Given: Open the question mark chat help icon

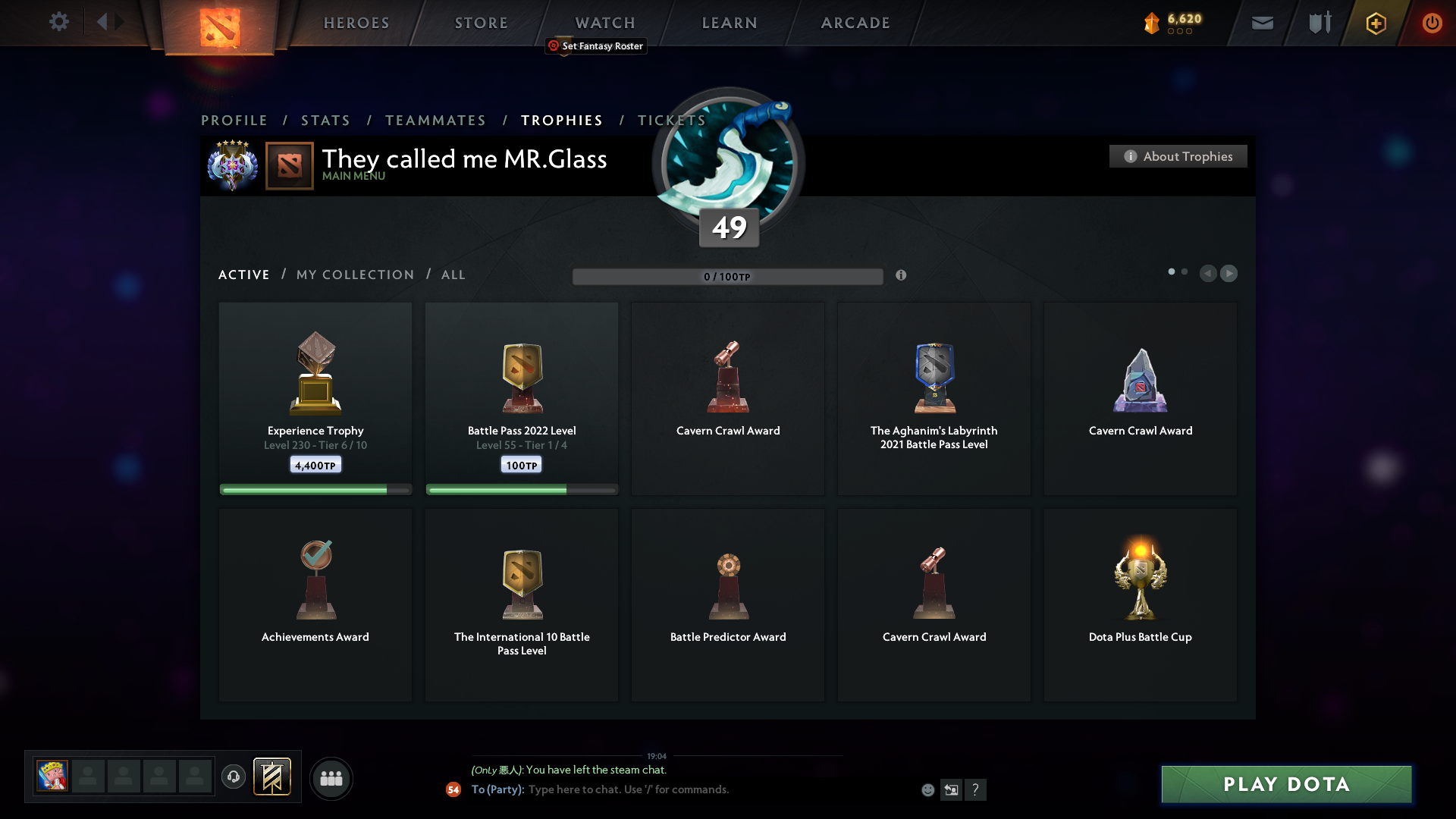Looking at the screenshot, I should pyautogui.click(x=976, y=789).
